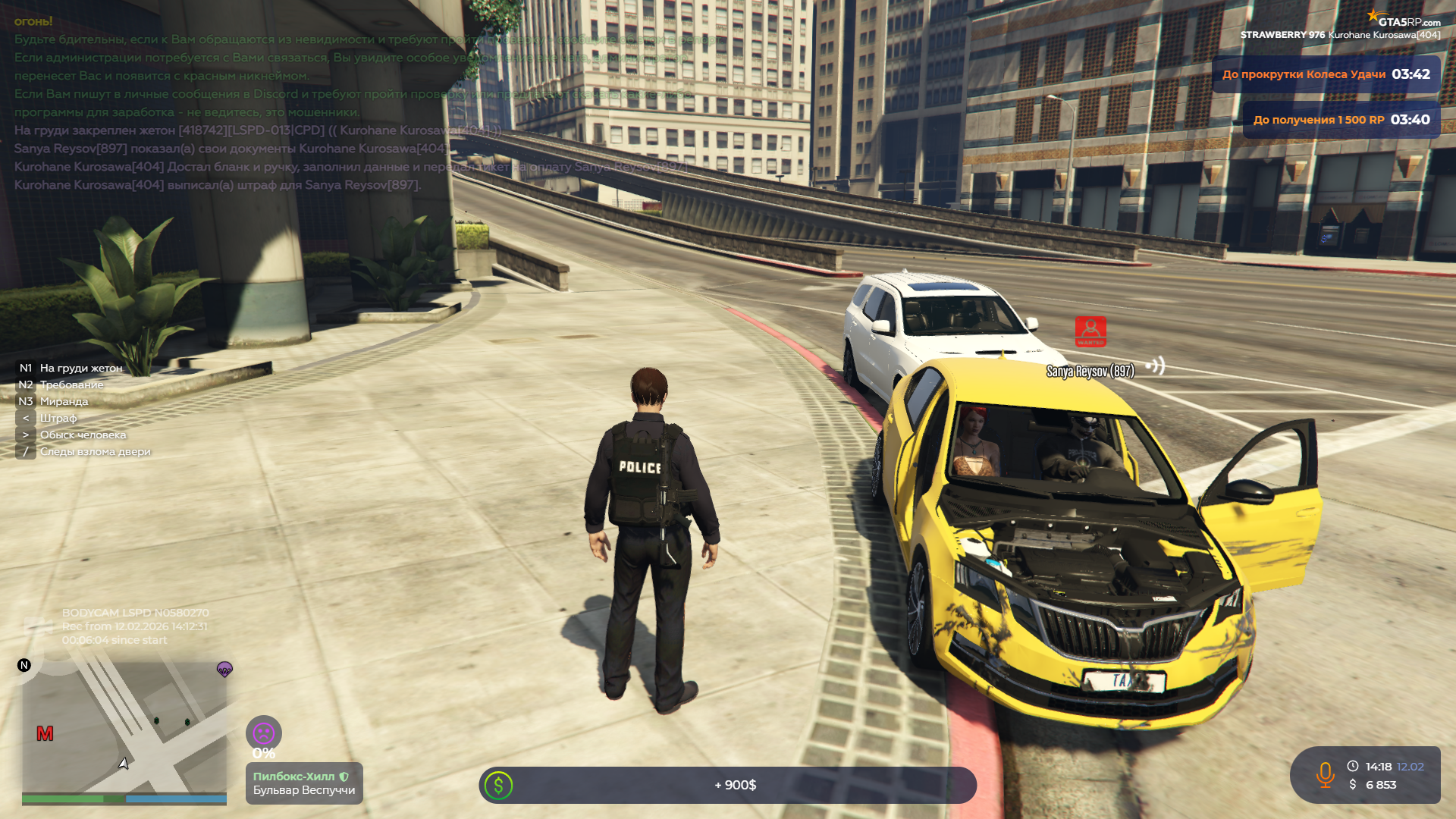Click the Sanya Reysov (897) nametag
Viewport: 1456px width, 819px height.
click(x=1090, y=372)
